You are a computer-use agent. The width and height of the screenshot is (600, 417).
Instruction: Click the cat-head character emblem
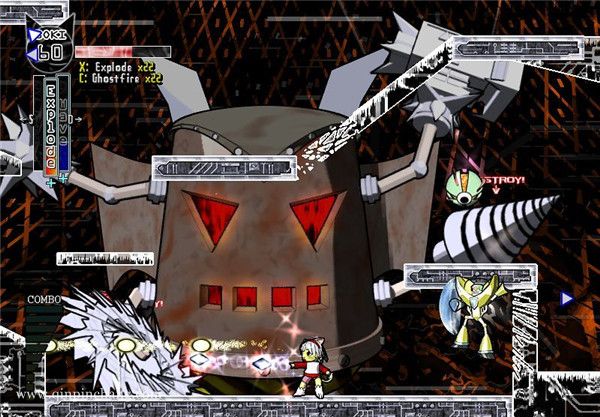coord(47,41)
